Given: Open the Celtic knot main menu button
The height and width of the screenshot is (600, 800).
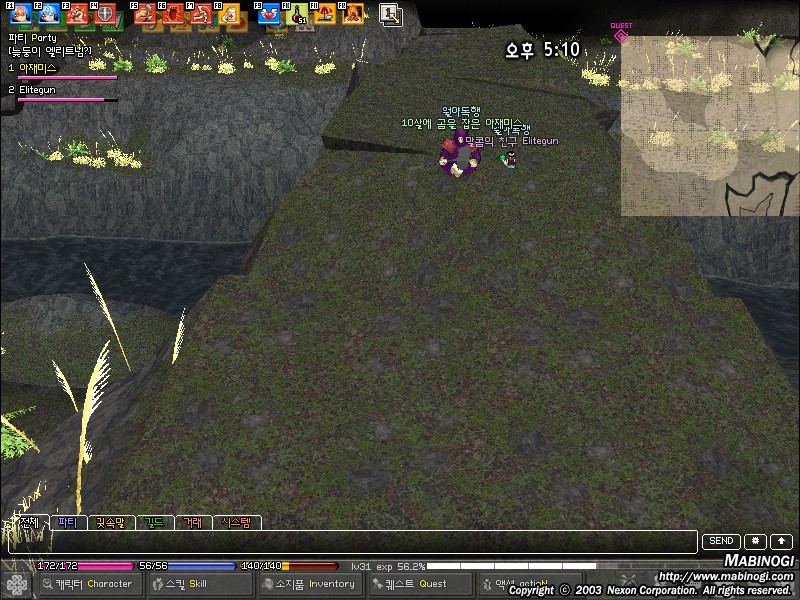Looking at the screenshot, I should pos(16,584).
